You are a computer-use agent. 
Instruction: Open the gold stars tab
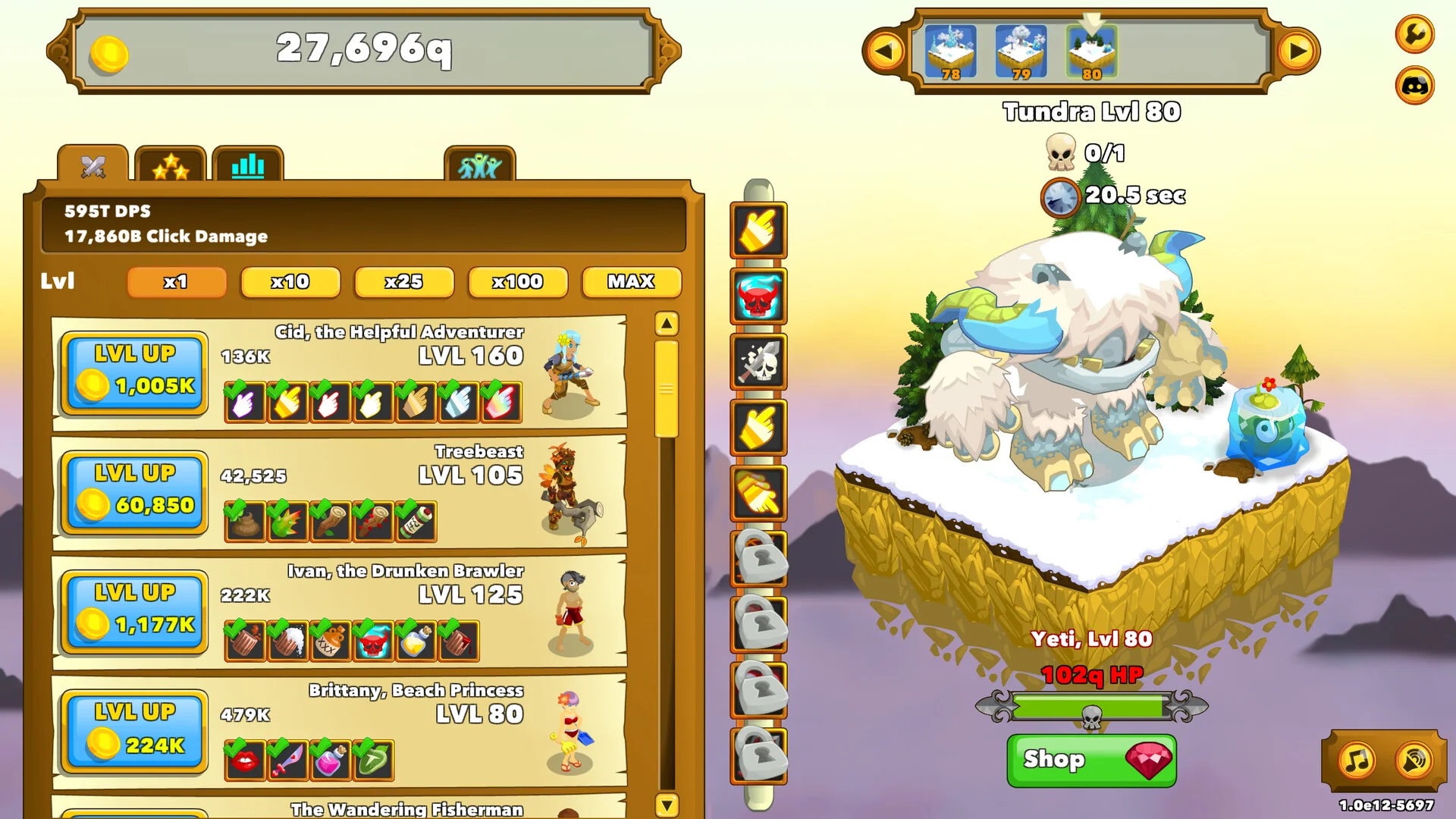tap(171, 165)
